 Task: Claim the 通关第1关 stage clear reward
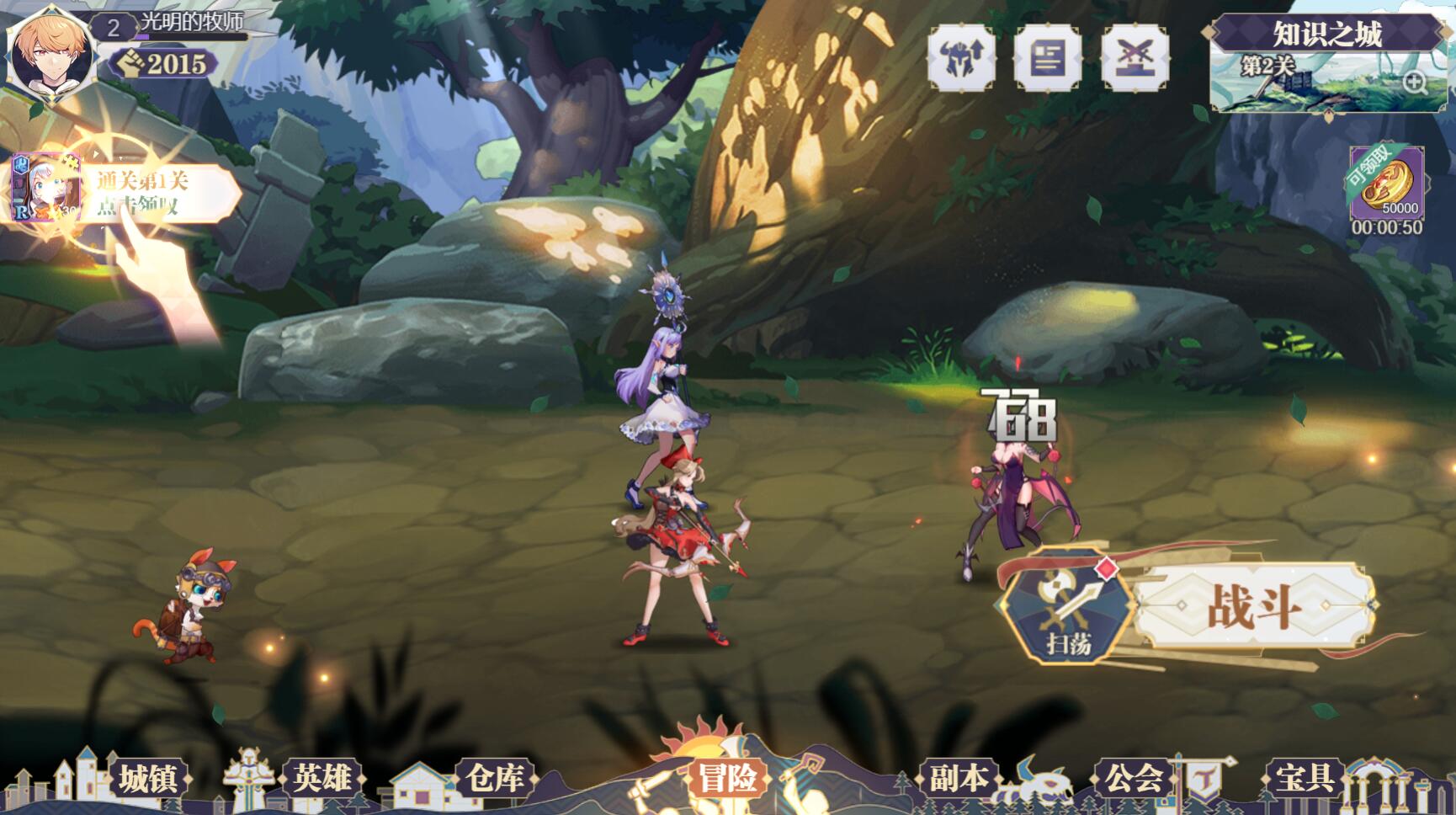[126, 194]
